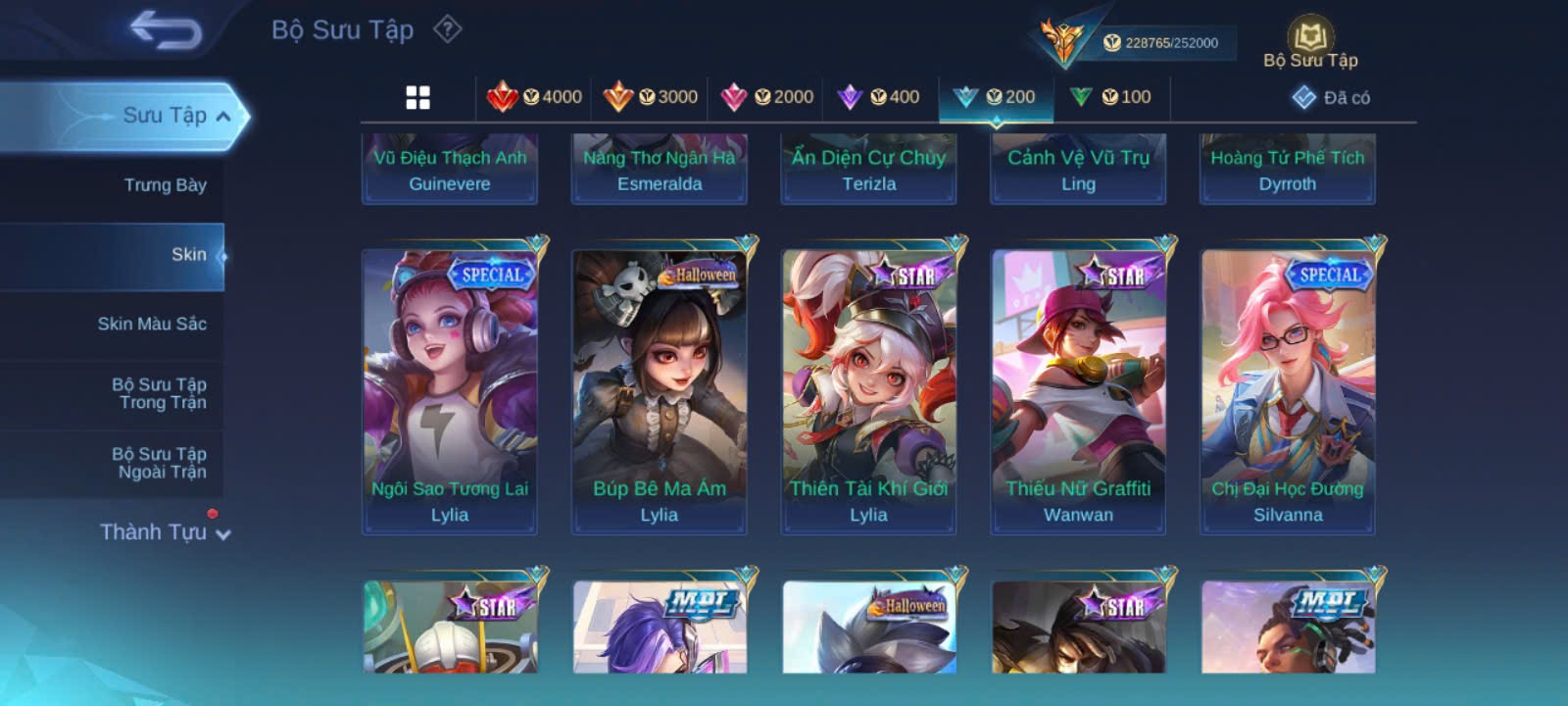
Task: Open the Trưng Bày menu entry
Action: point(165,185)
